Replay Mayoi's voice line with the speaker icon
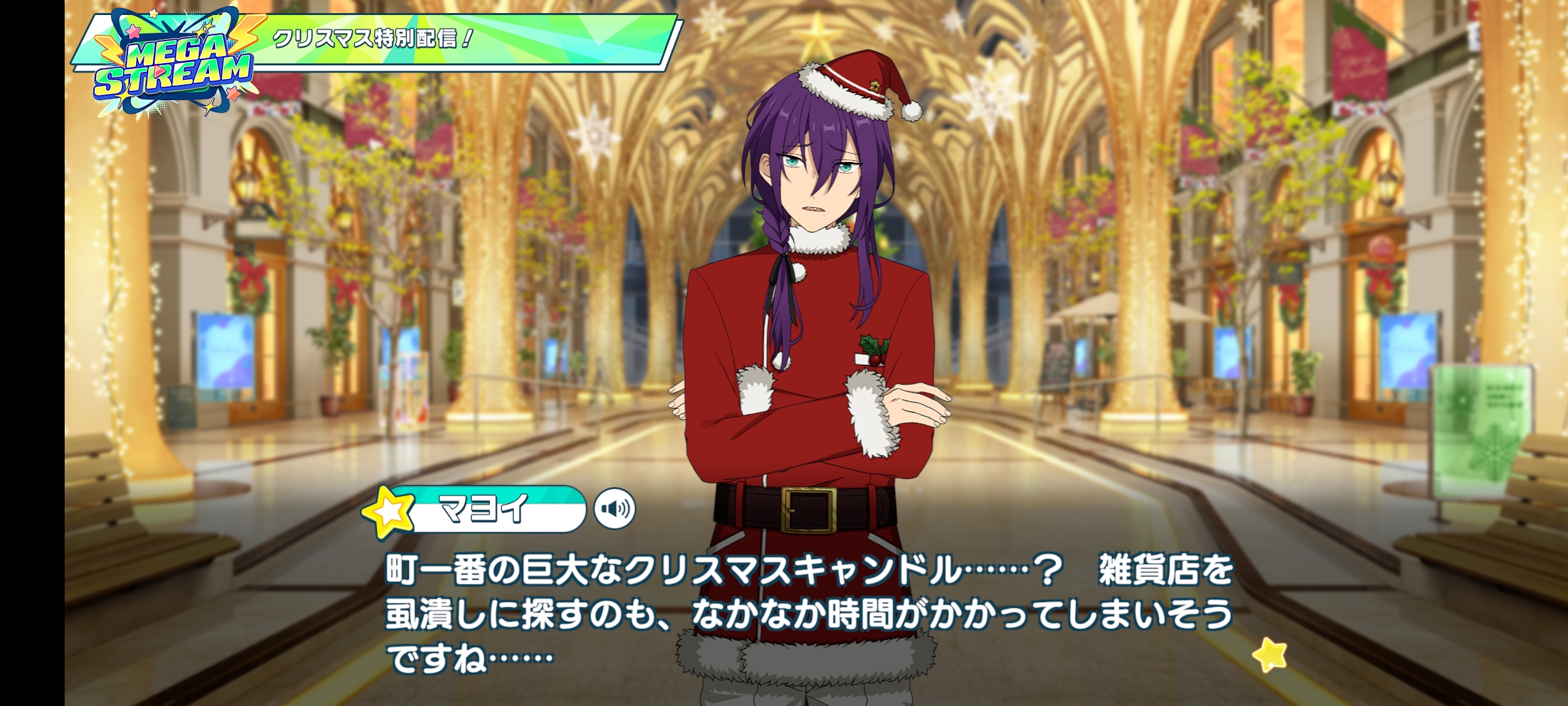Screen dimensions: 1568x706 tap(615, 509)
